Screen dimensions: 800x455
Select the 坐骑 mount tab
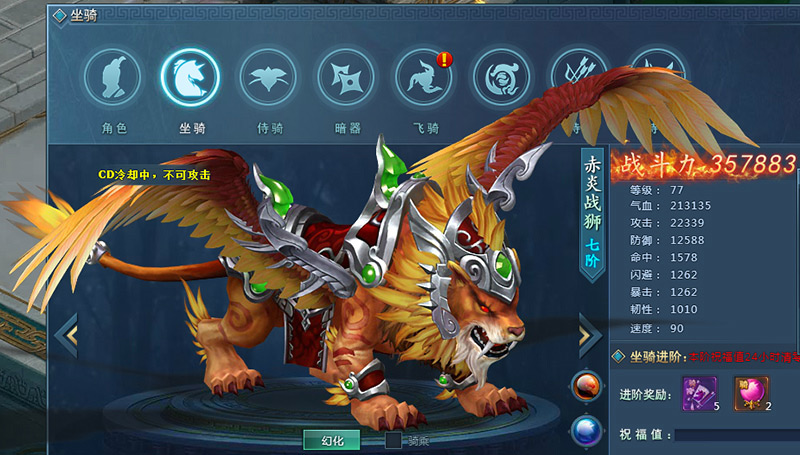(x=190, y=78)
